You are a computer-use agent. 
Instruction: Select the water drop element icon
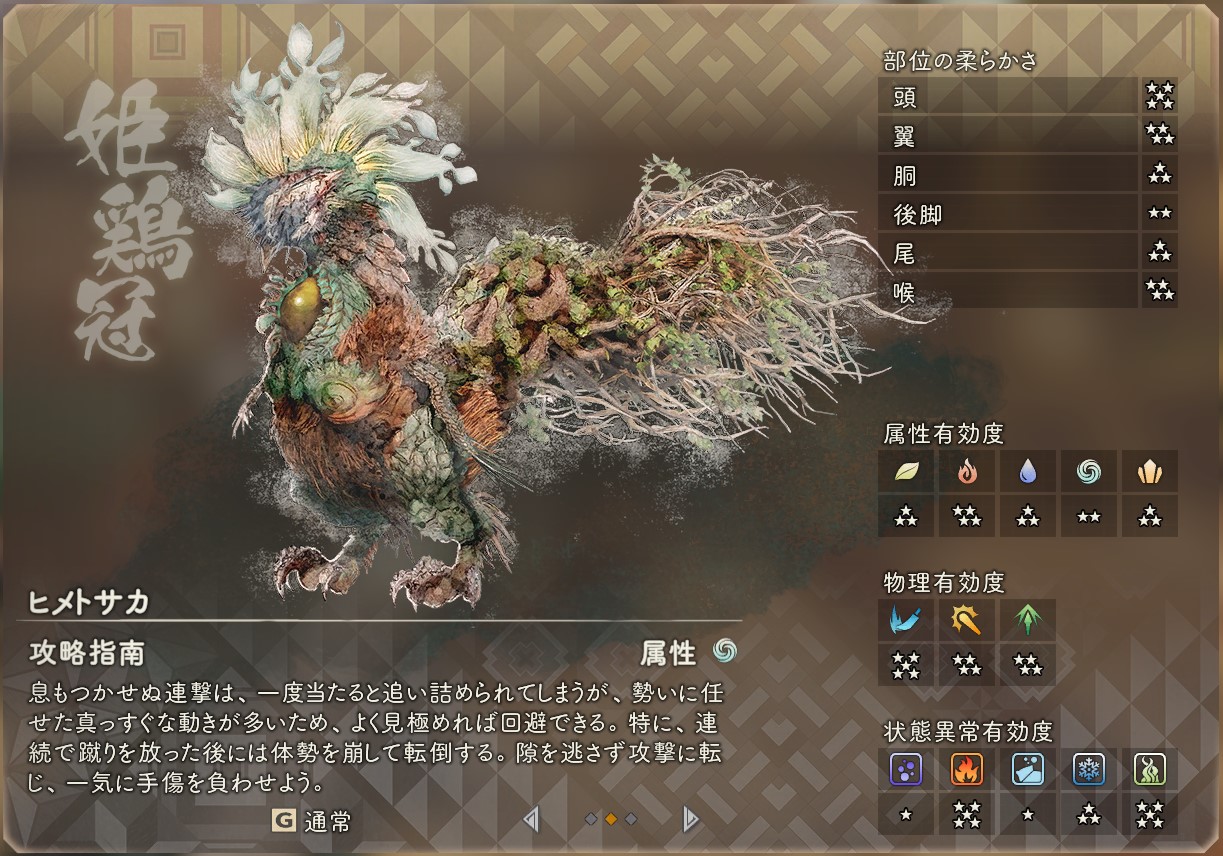[x=1028, y=471]
